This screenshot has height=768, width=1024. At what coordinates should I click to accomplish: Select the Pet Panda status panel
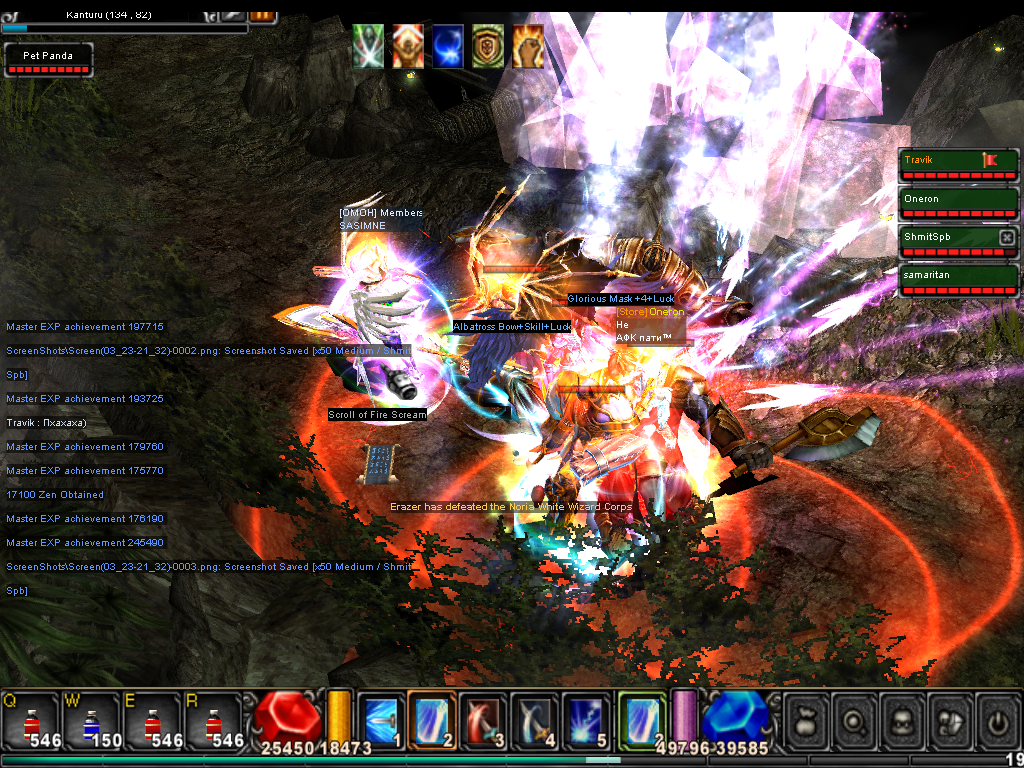click(48, 61)
